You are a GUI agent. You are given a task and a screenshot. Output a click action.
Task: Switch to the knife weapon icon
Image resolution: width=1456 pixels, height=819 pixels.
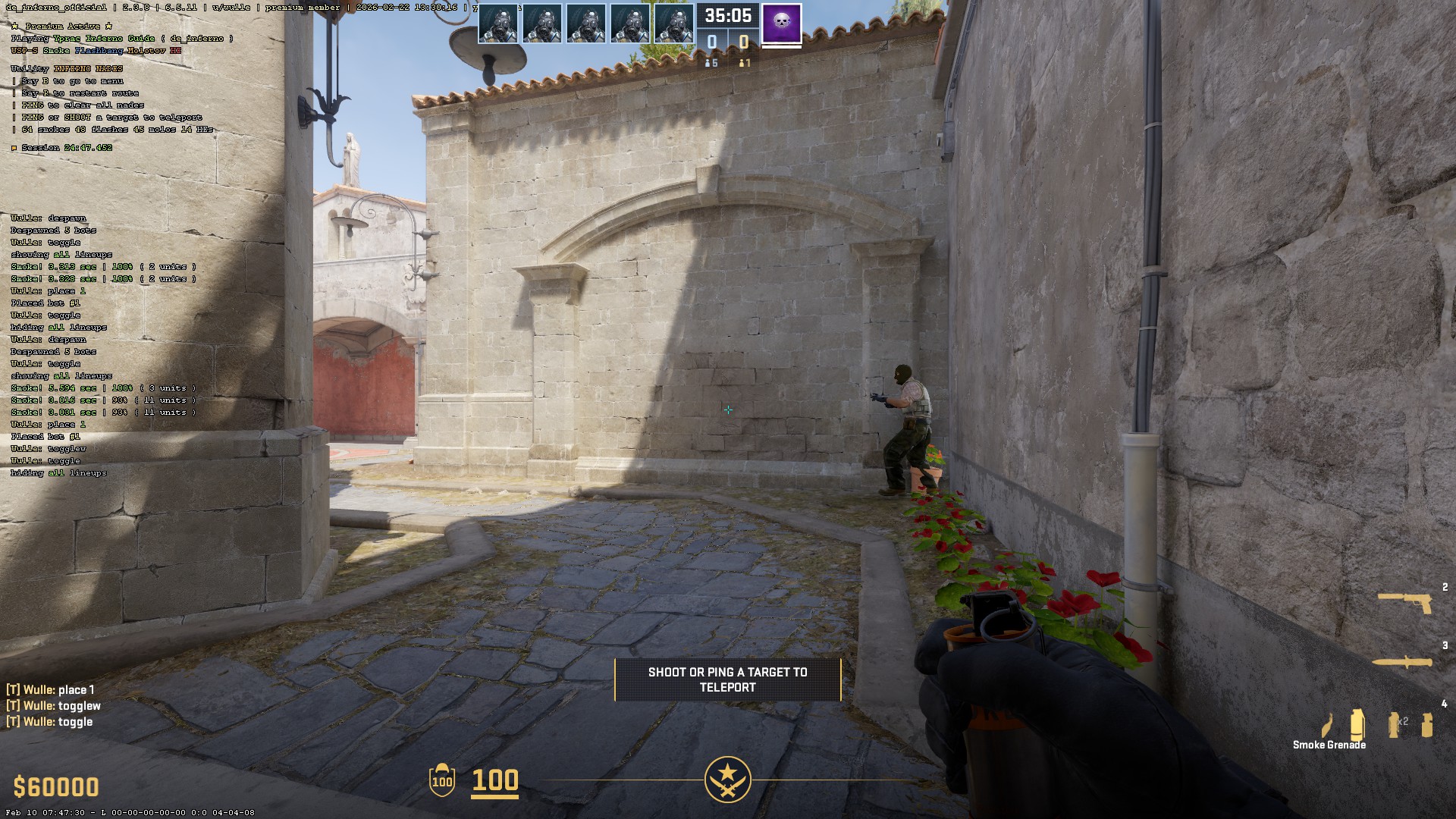pos(1402,662)
